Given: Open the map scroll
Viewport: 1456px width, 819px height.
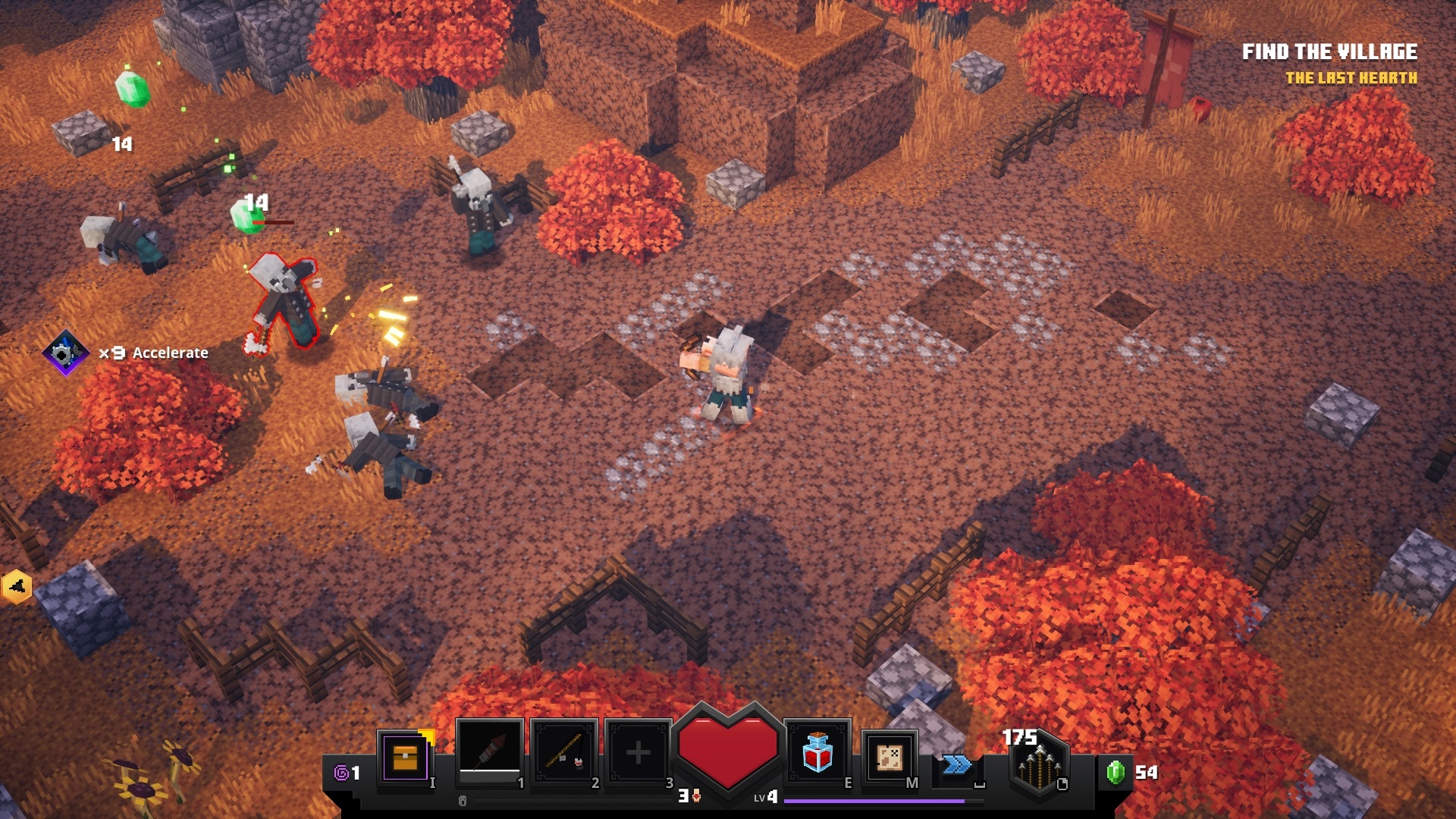Looking at the screenshot, I should (x=889, y=756).
